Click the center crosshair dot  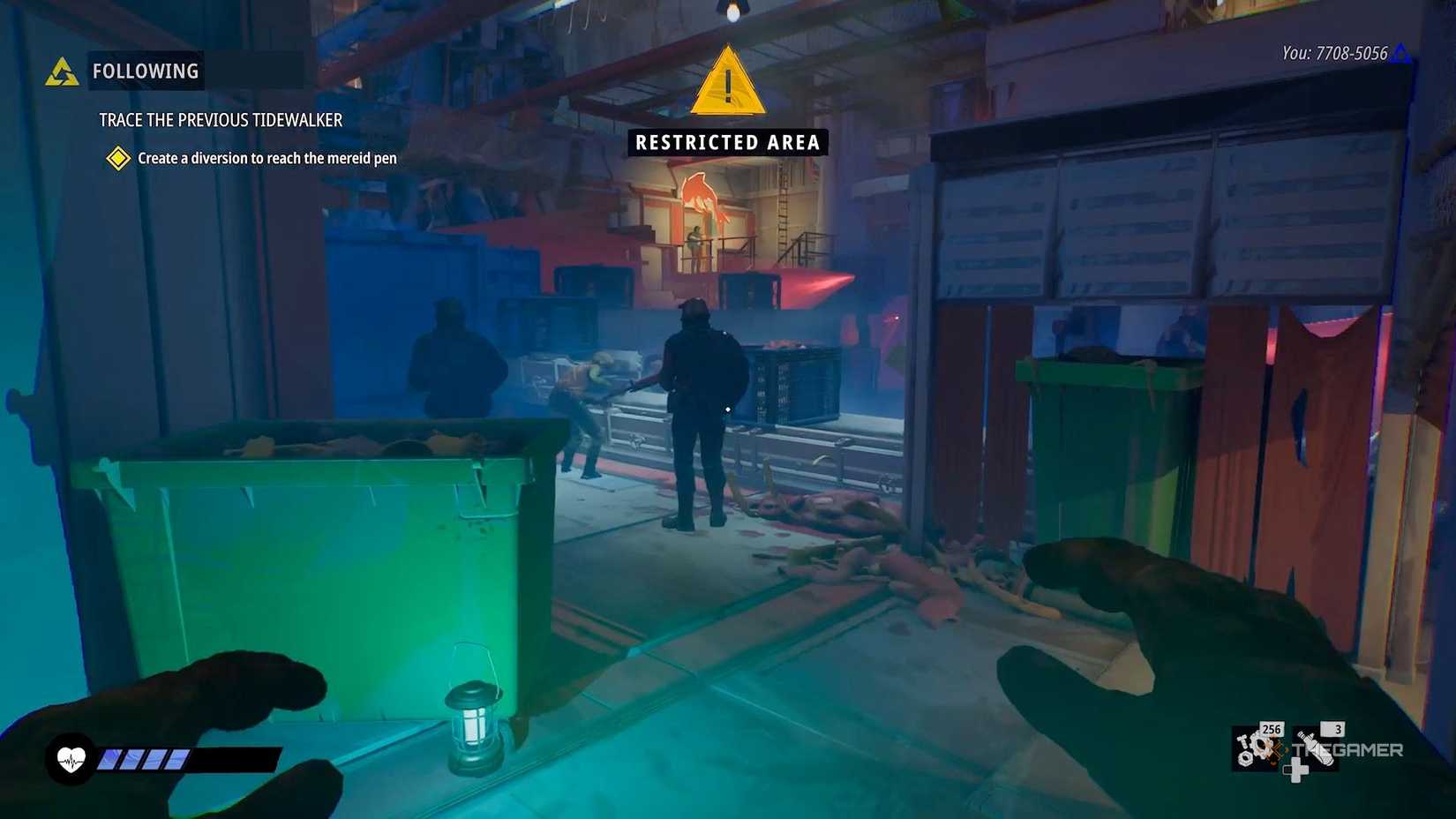tap(726, 409)
